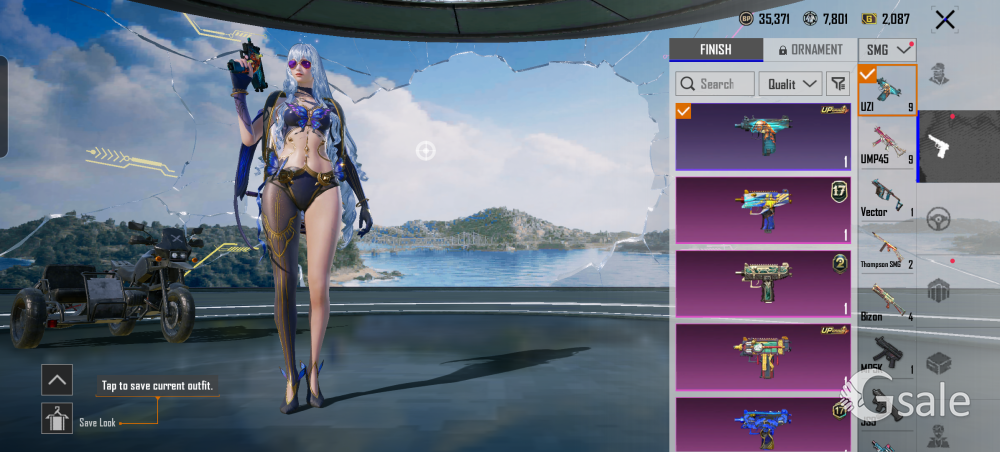Select the UZI skin with level 2 badge

point(763,283)
